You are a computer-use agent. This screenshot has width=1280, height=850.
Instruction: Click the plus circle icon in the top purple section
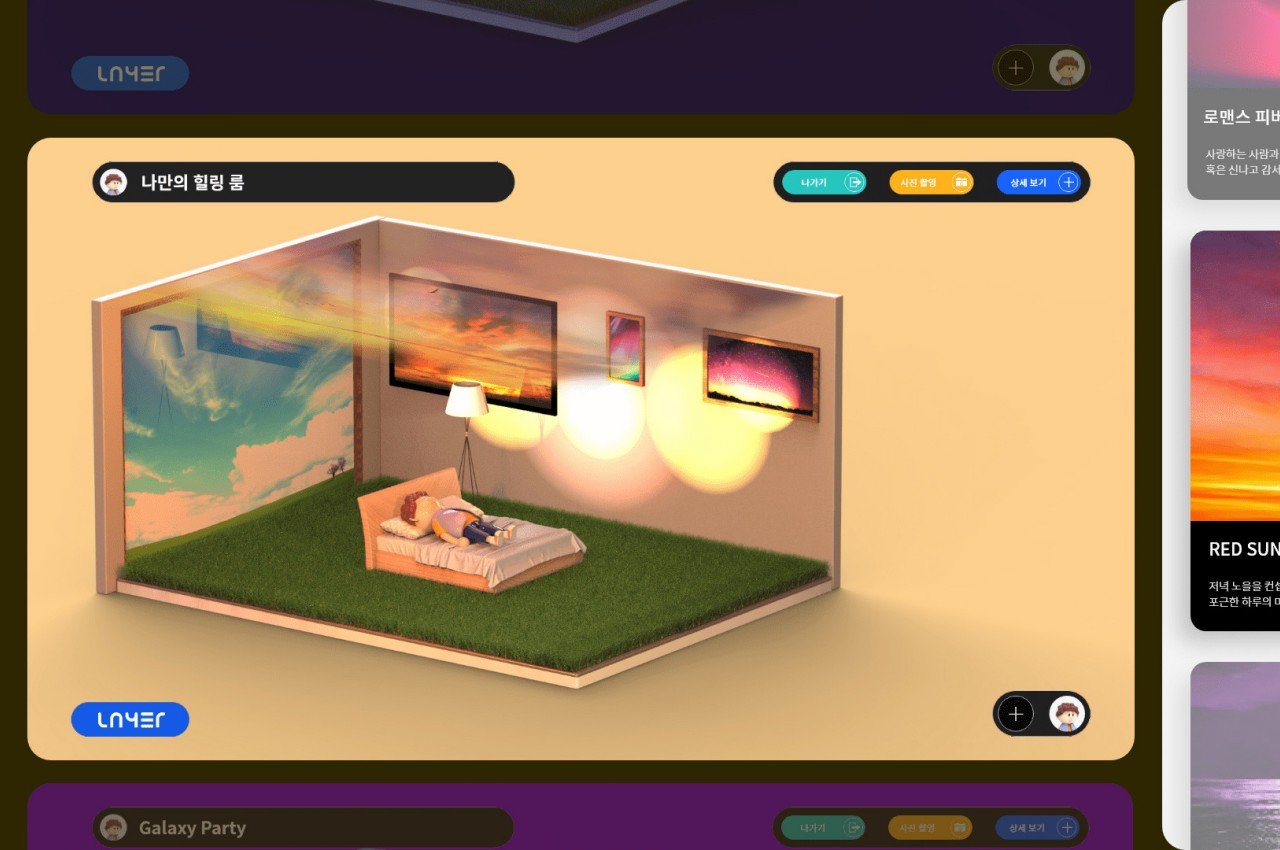coord(1016,67)
